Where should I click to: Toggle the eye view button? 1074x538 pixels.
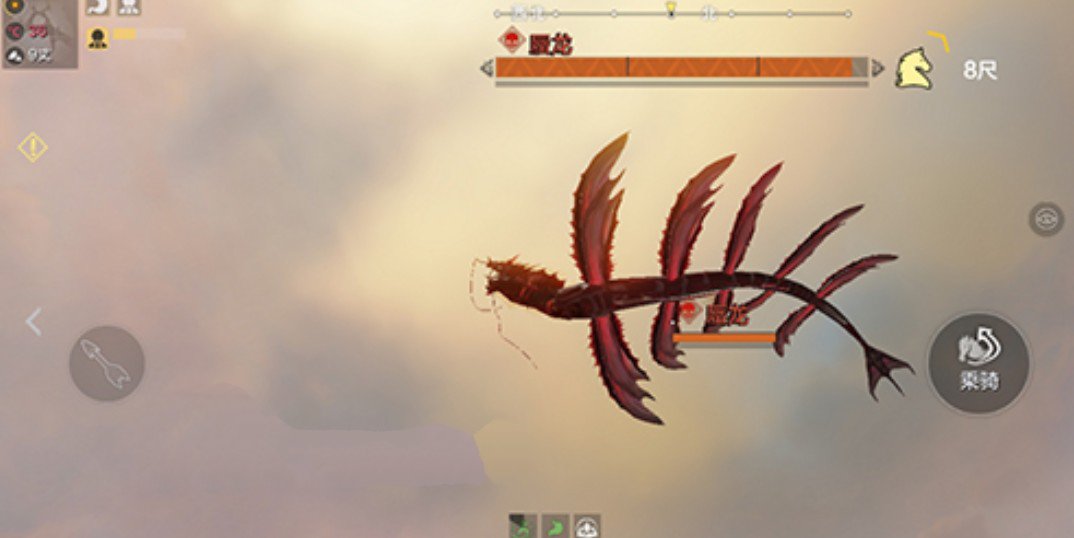tap(1046, 219)
